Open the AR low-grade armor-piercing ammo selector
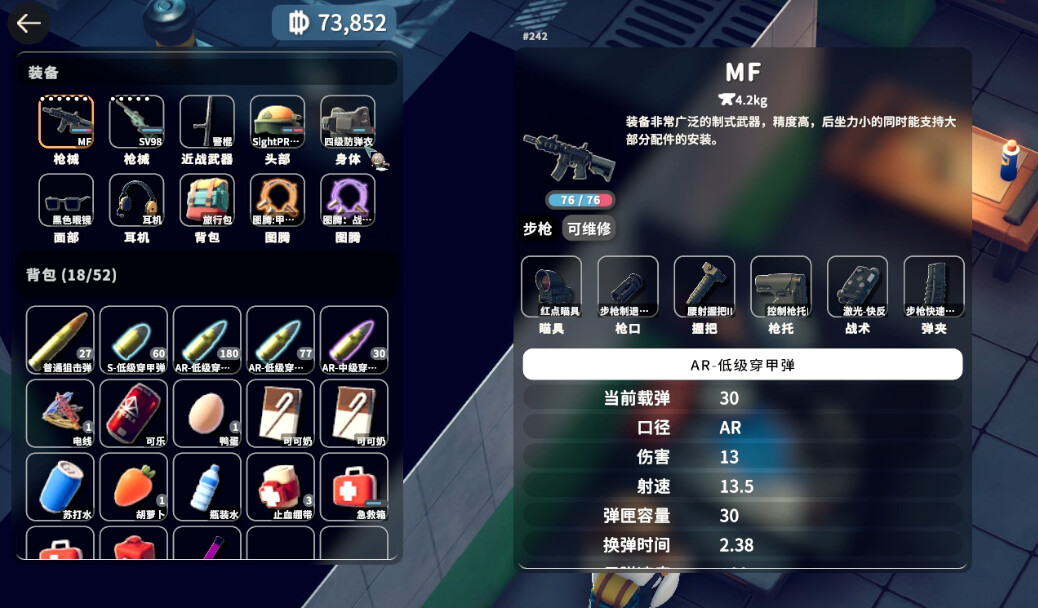The image size is (1038, 608). (x=742, y=365)
